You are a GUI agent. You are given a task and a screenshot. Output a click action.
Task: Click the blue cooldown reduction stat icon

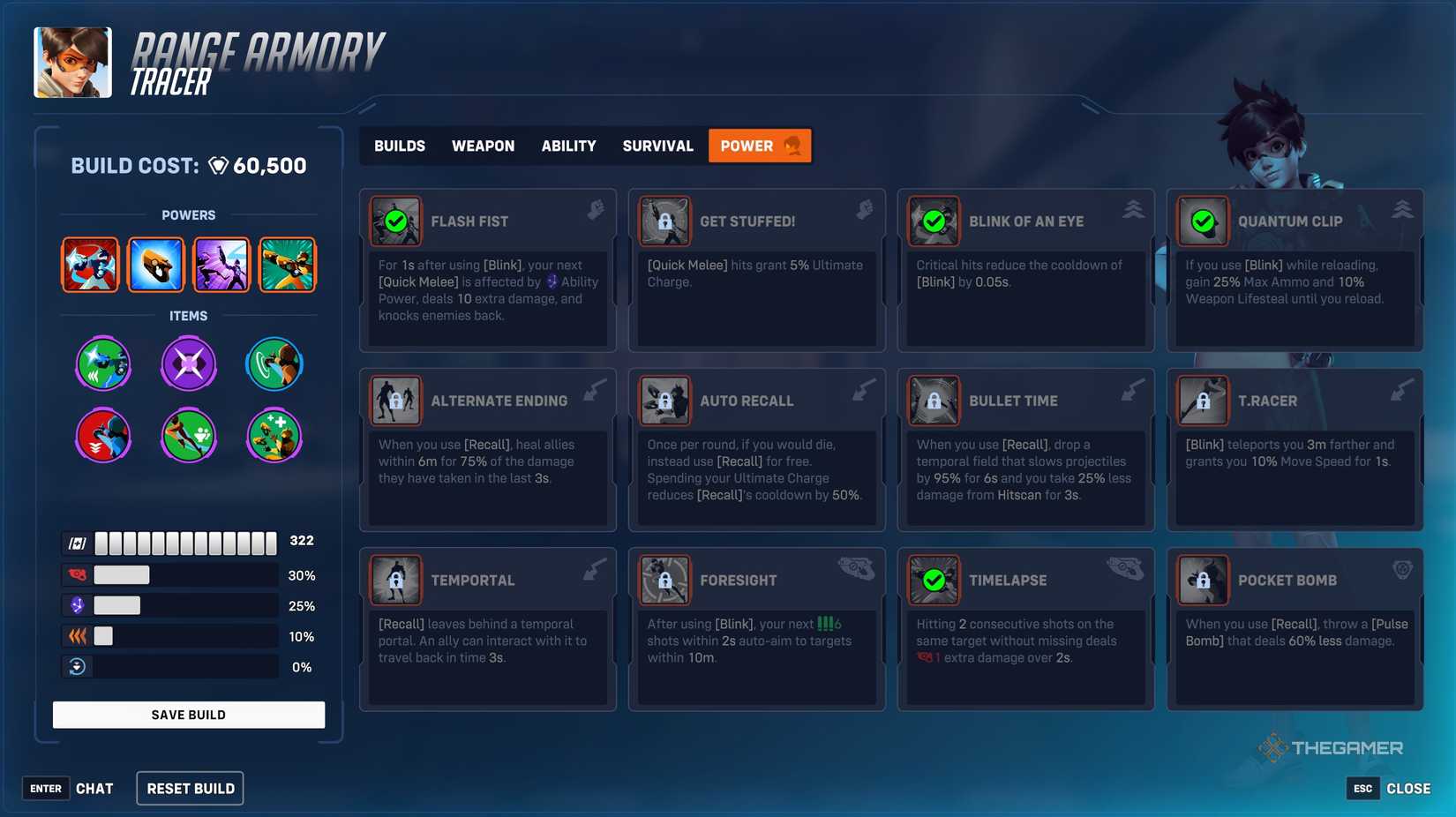pyautogui.click(x=79, y=666)
